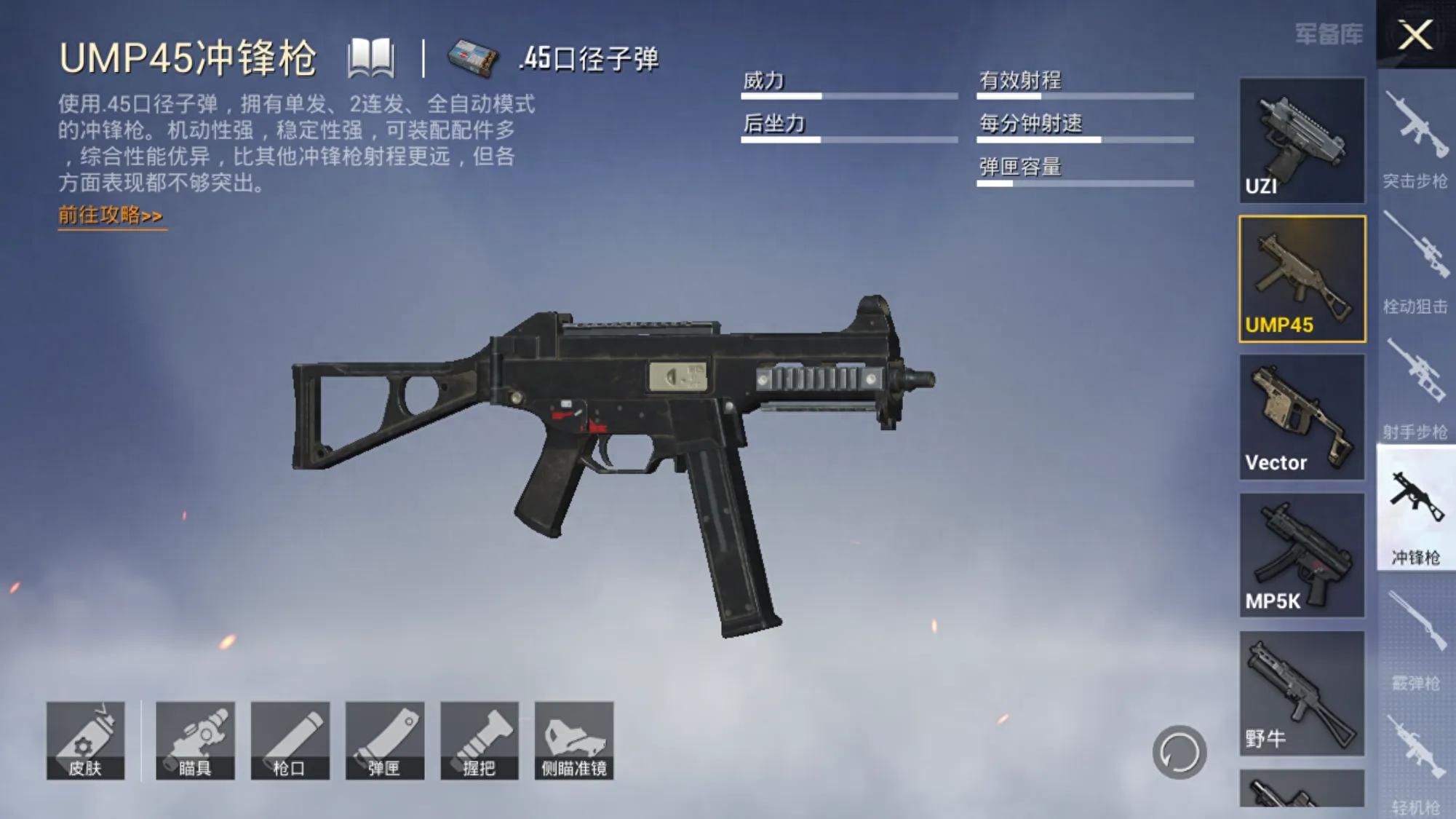Select the 握把 grip attachment slot
The width and height of the screenshot is (1456, 819).
coord(479,740)
